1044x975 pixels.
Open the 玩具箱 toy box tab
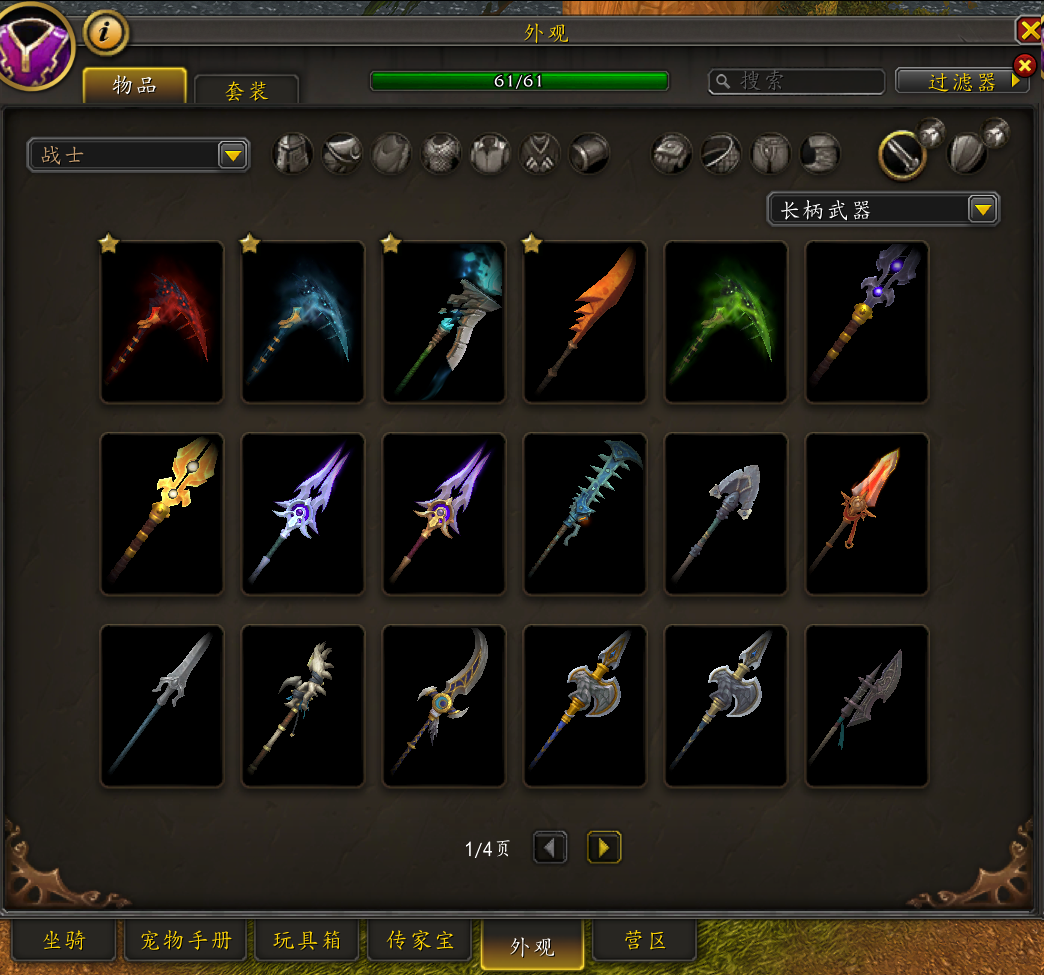[x=307, y=941]
